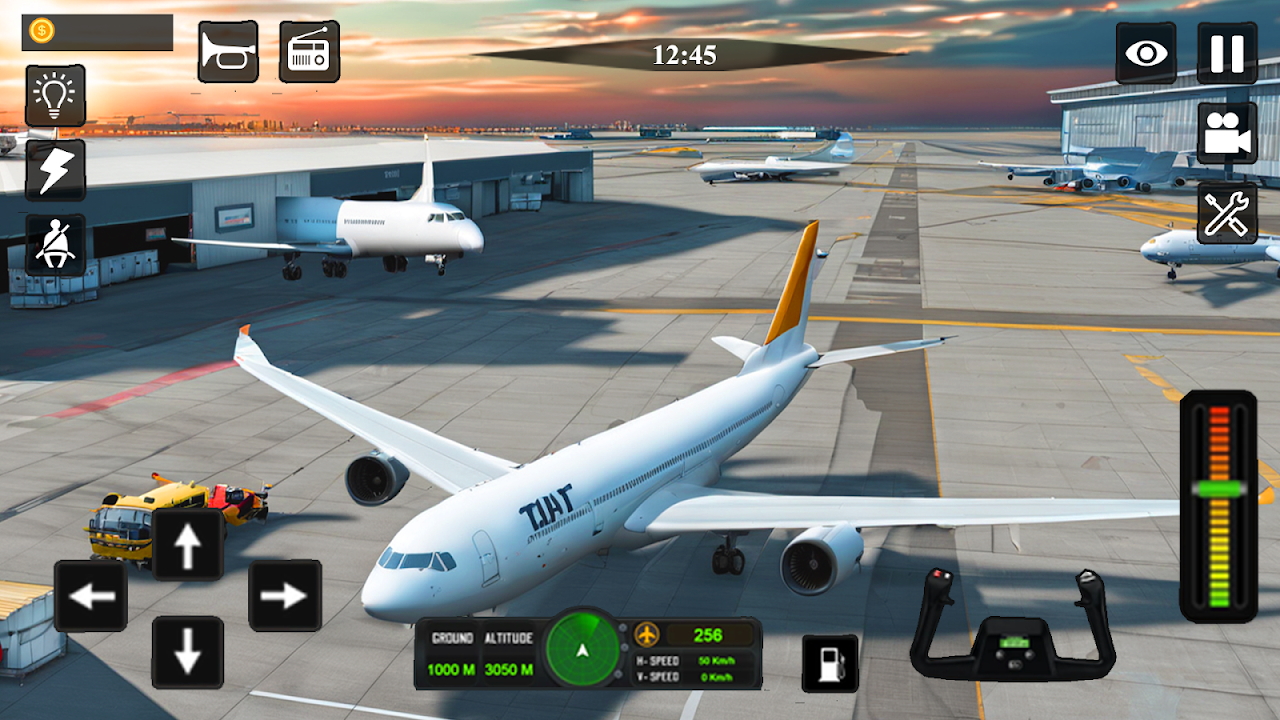The height and width of the screenshot is (720, 1280).
Task: Toggle the light bulb lights button
Action: (55, 96)
